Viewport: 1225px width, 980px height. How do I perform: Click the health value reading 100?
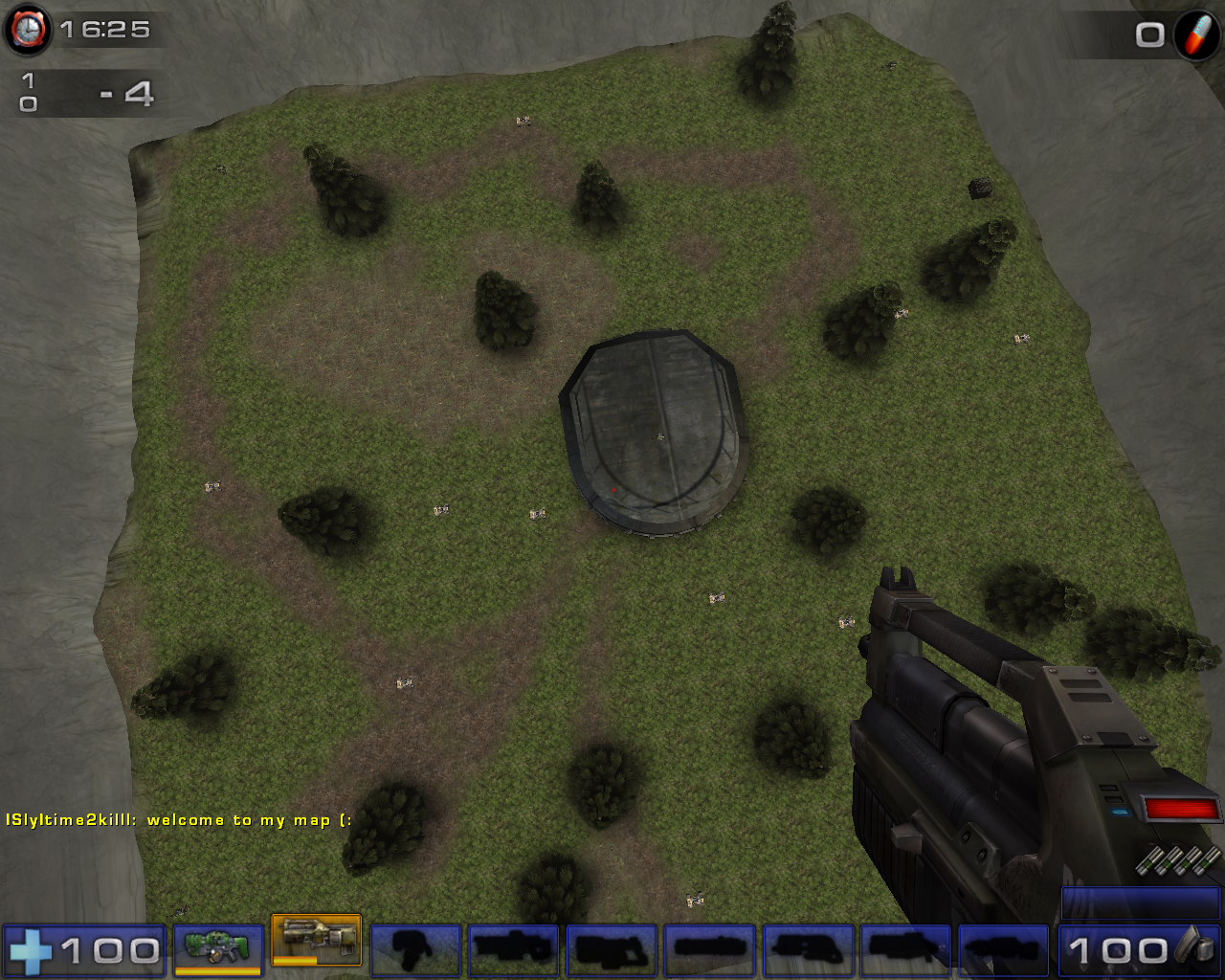[110, 951]
